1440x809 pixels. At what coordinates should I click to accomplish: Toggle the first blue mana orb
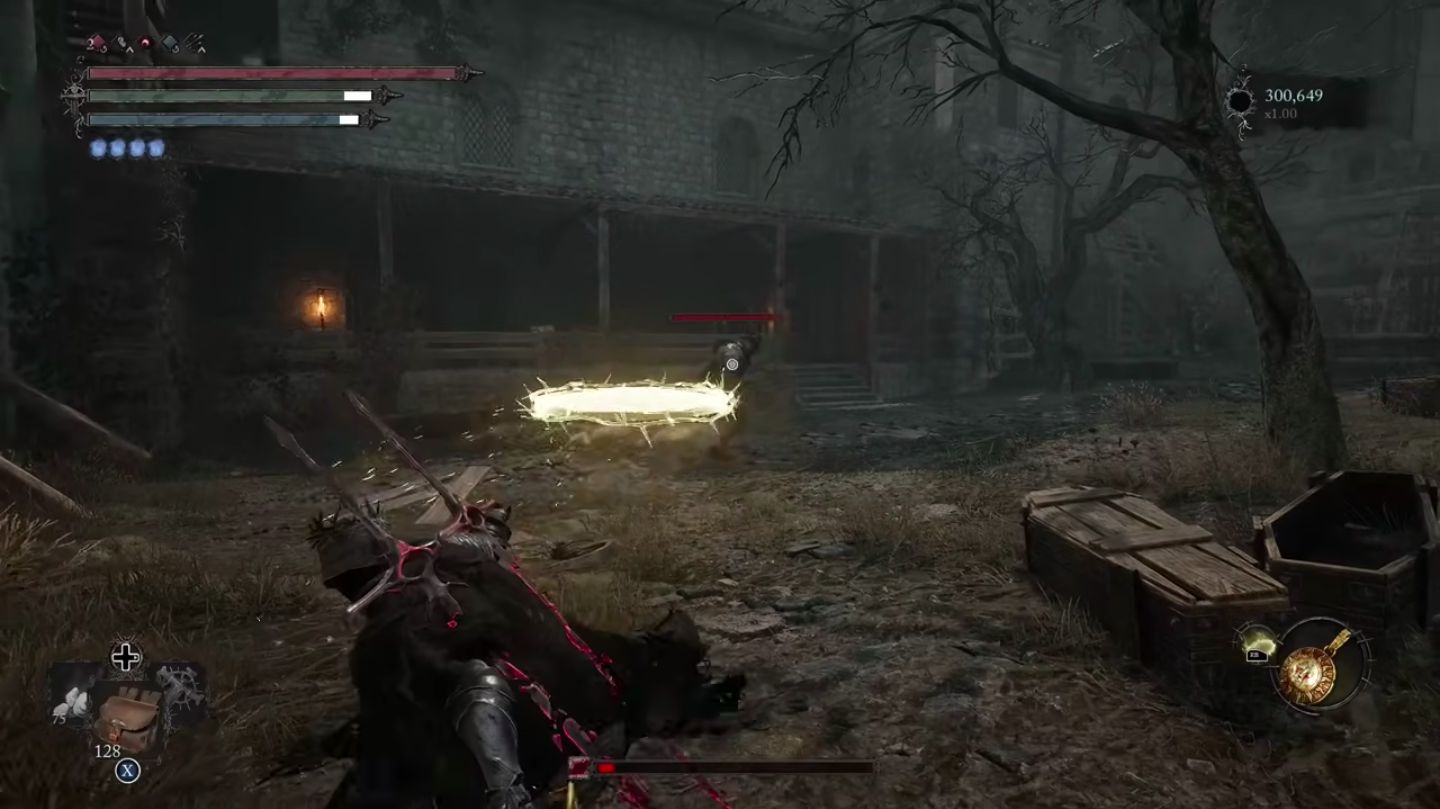[x=98, y=147]
